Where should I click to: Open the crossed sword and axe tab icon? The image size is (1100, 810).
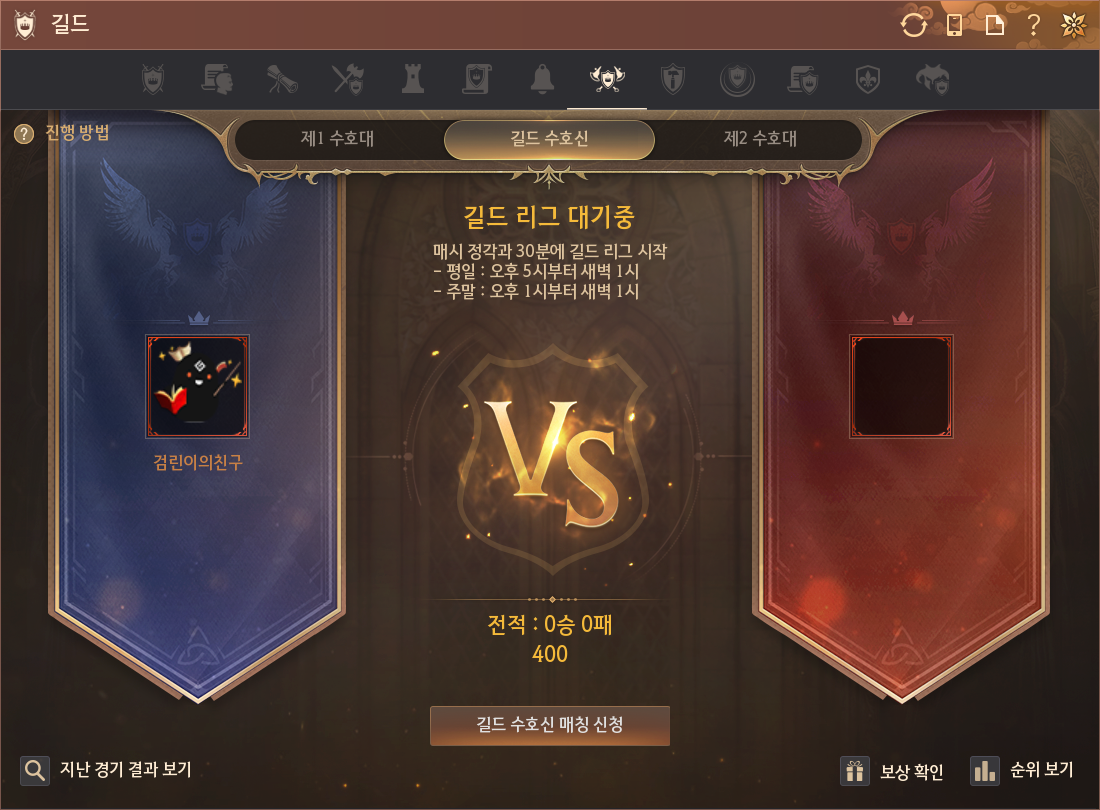pos(347,79)
